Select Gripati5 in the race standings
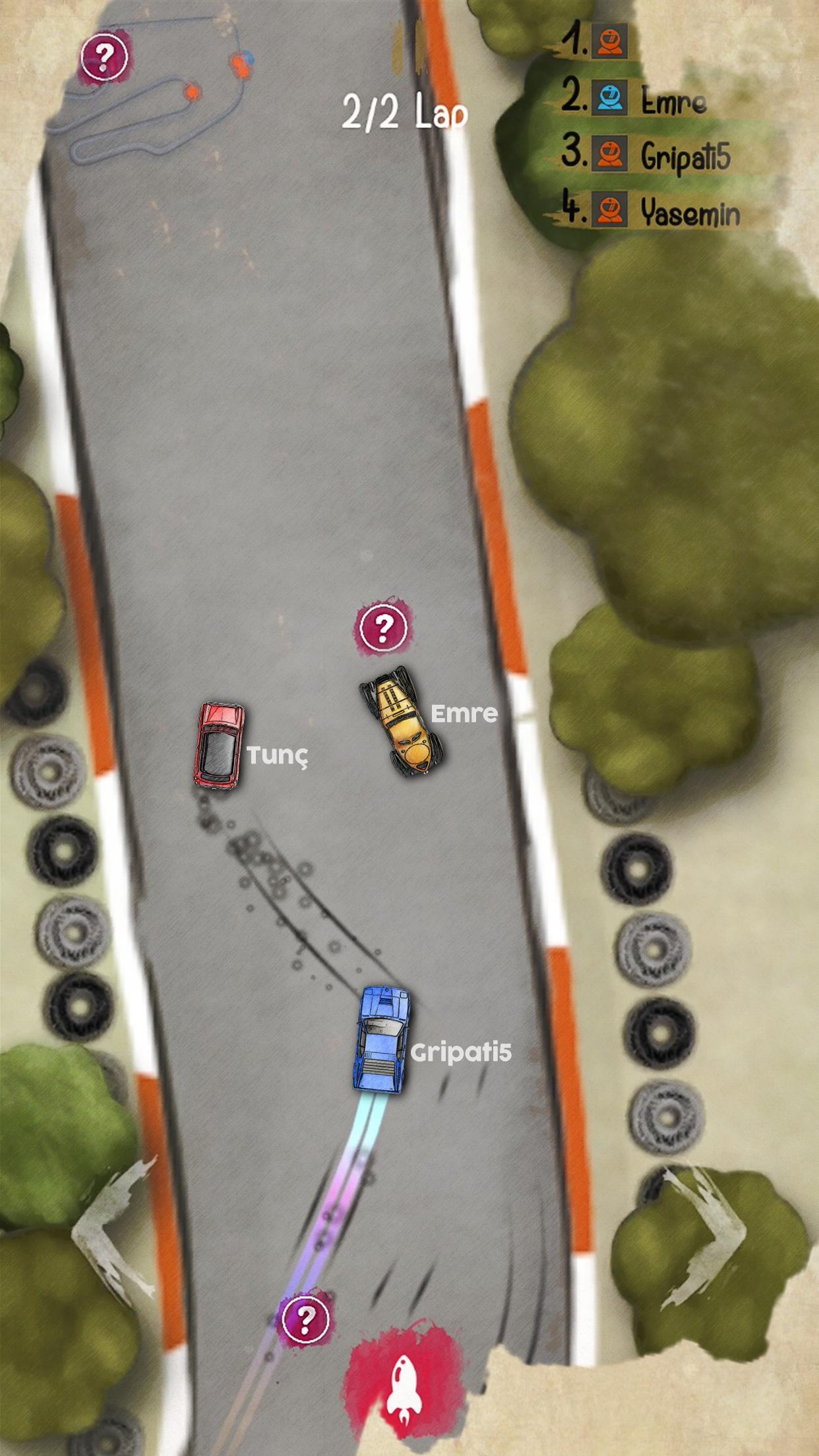 tap(683, 156)
